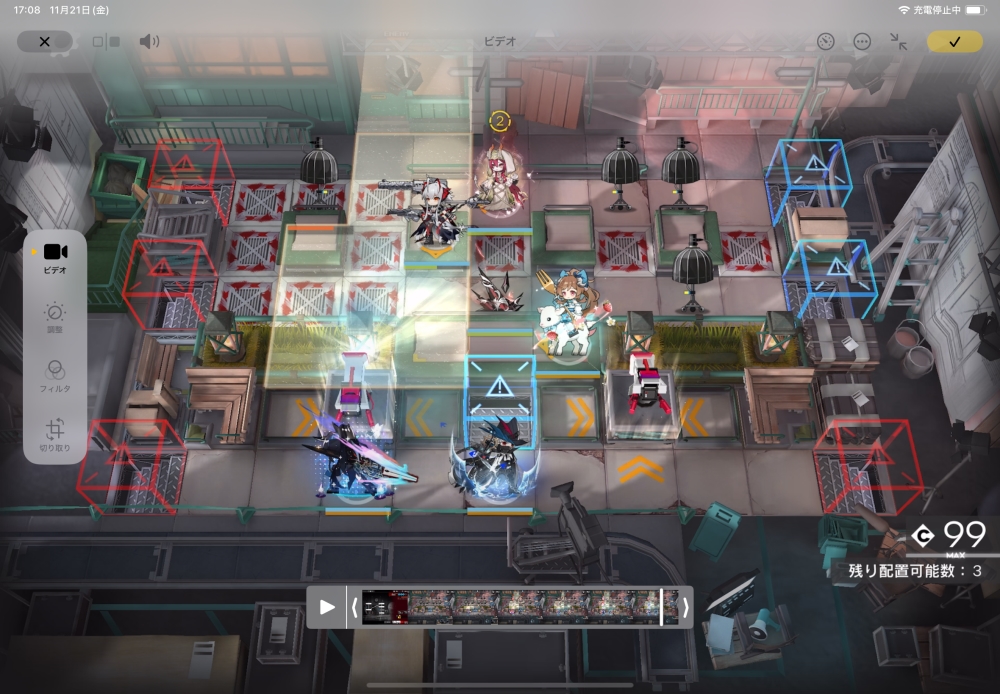Switch to the 調整 adjustment tab
Image resolution: width=1000 pixels, height=694 pixels.
55,316
